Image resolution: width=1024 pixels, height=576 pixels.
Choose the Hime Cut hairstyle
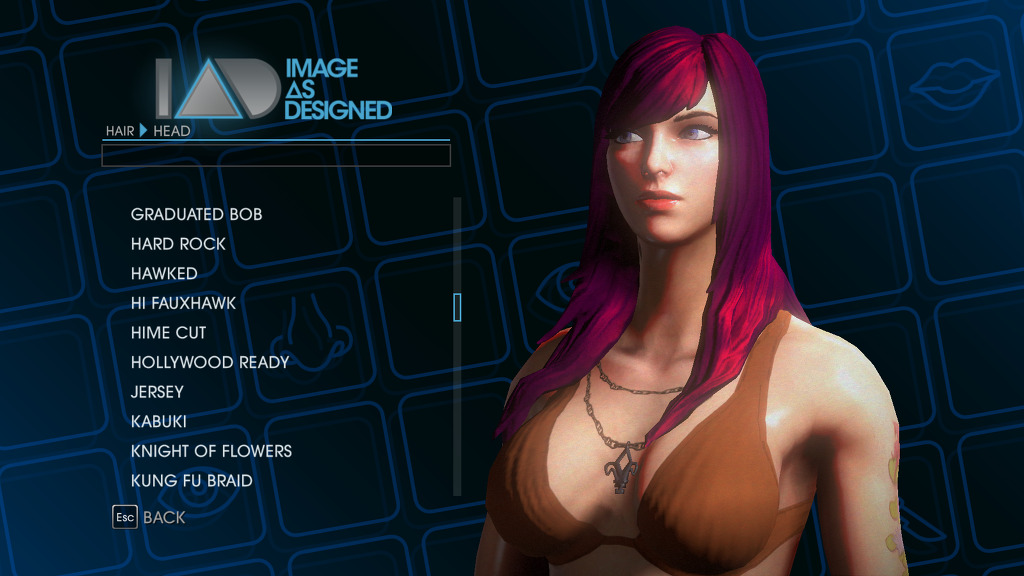tap(168, 332)
